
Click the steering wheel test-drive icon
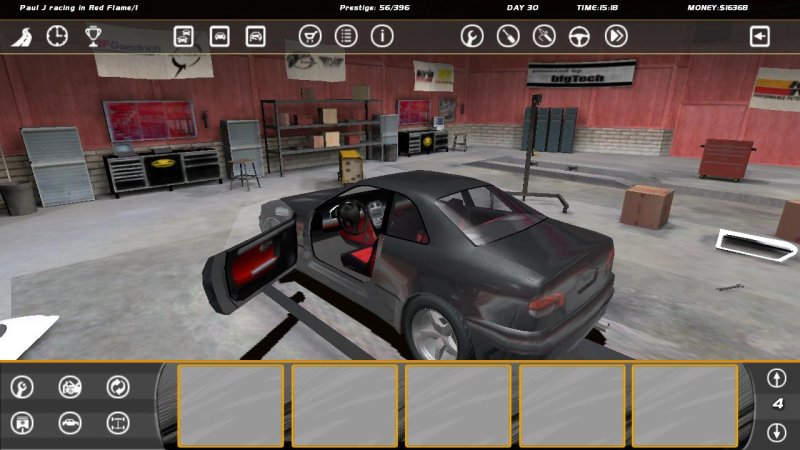(579, 37)
